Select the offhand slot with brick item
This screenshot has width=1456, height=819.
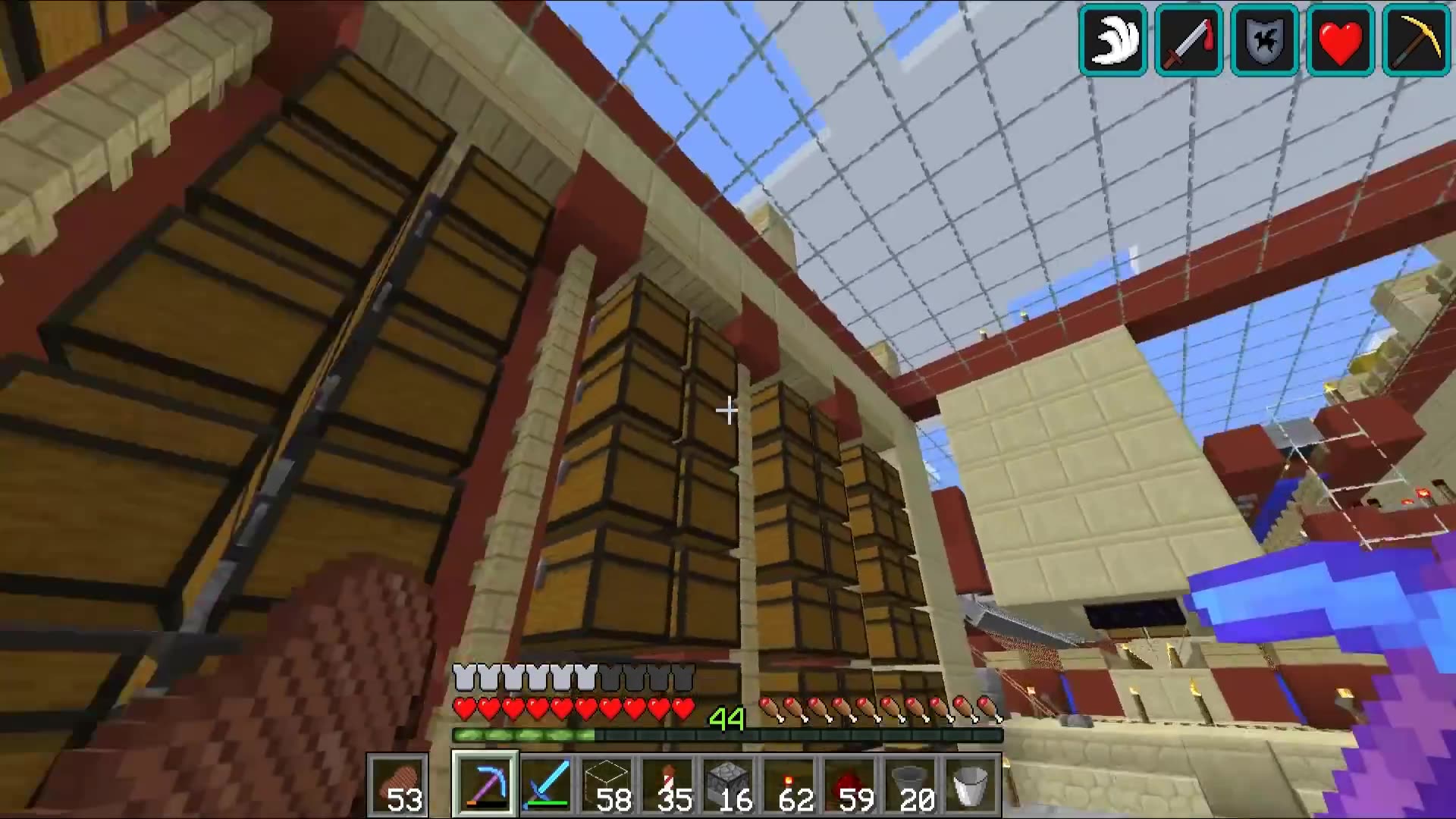[400, 781]
